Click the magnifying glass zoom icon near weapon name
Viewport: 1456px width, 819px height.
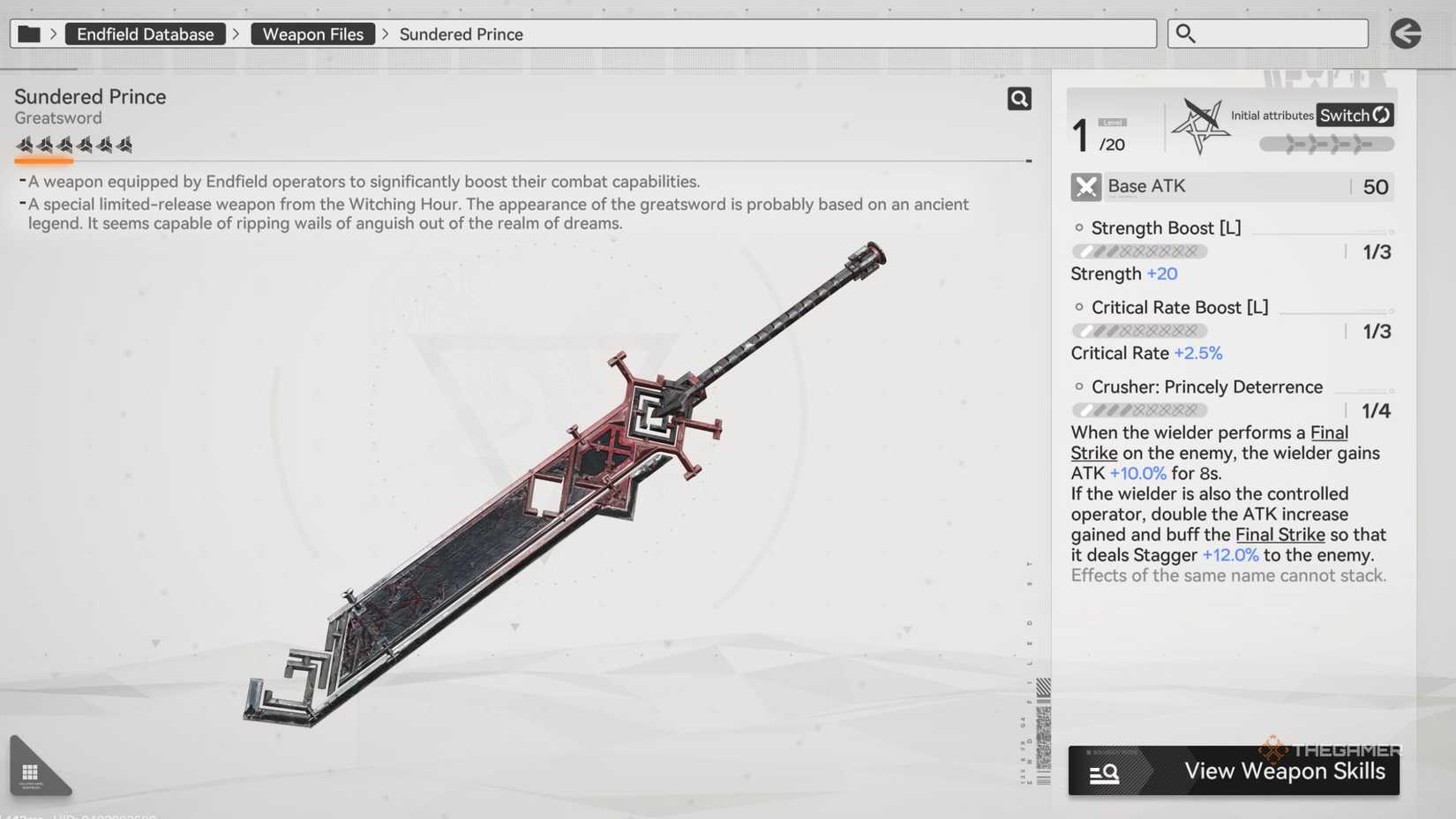click(x=1019, y=98)
